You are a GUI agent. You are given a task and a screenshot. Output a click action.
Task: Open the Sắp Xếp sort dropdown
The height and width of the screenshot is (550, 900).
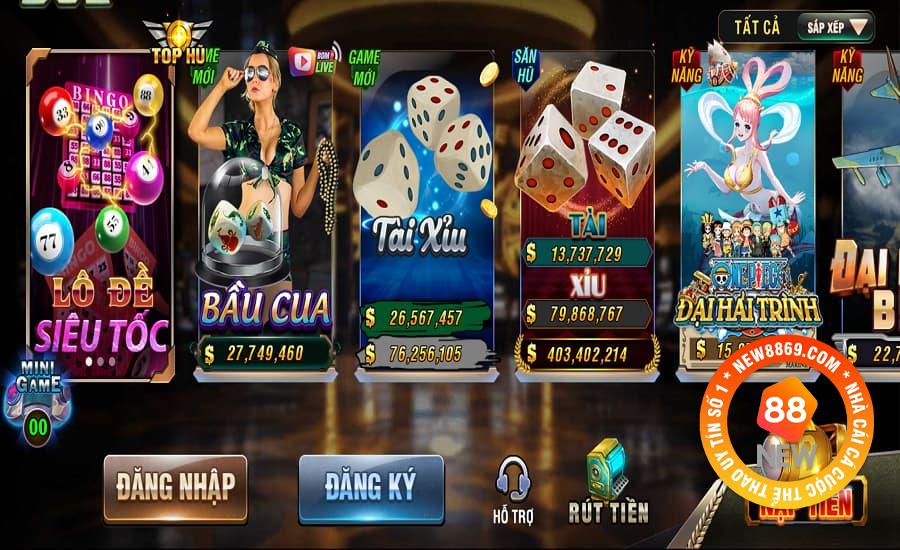click(x=834, y=27)
